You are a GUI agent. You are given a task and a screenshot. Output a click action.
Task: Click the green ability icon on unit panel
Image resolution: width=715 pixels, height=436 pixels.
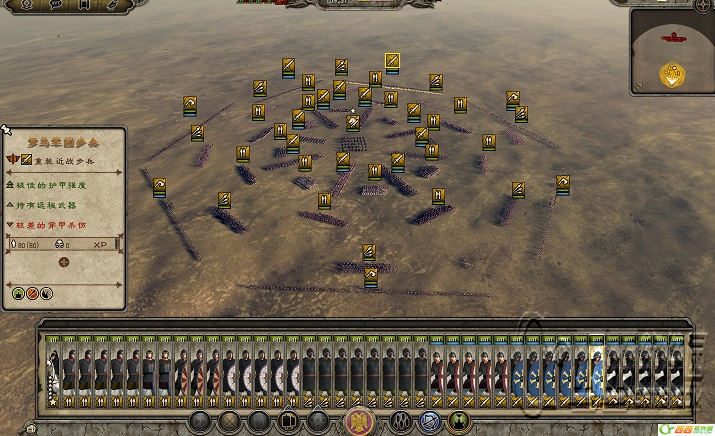coord(17,294)
